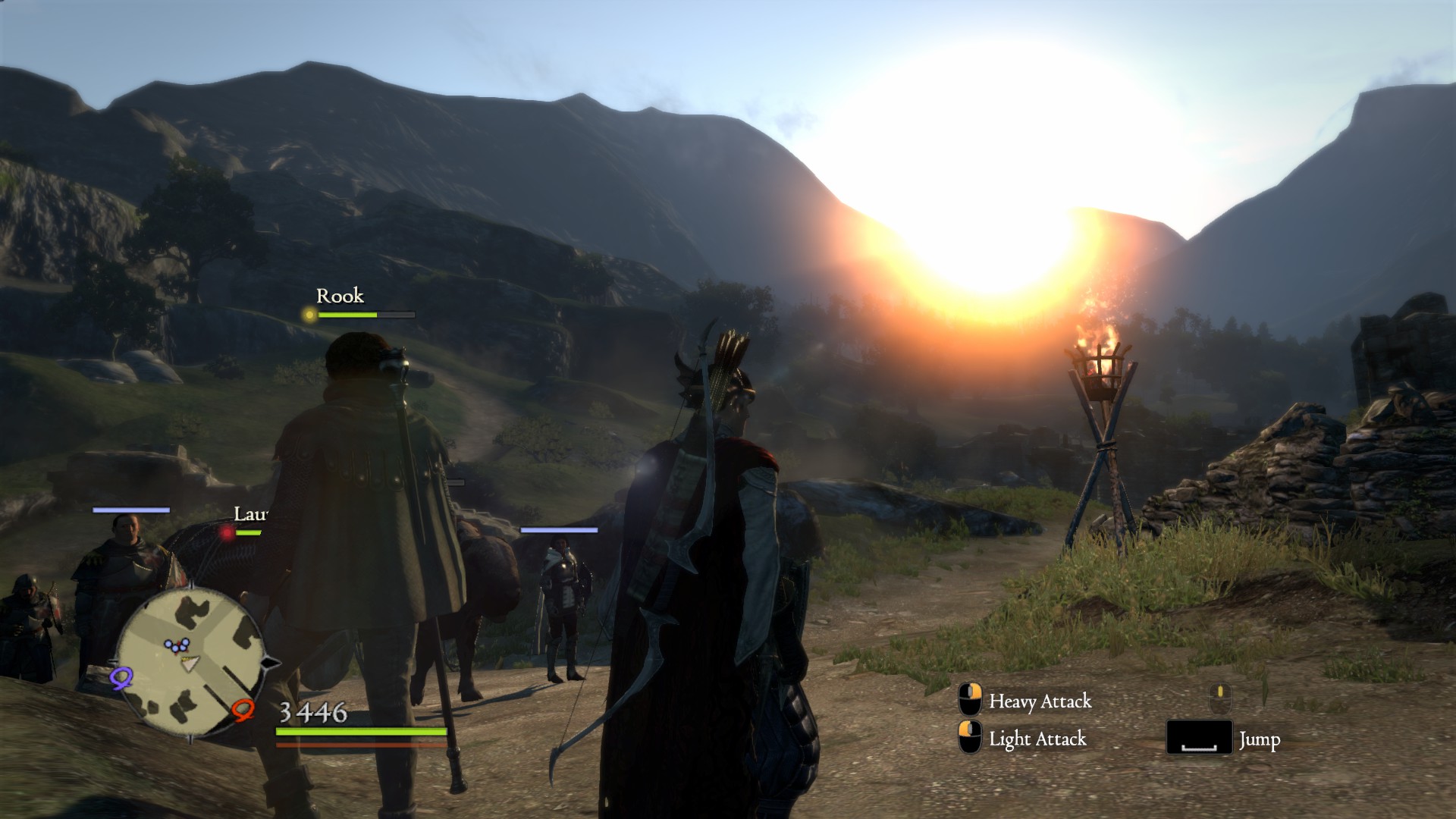1456x819 pixels.
Task: Click the Rook pawn name tag
Action: point(340,296)
